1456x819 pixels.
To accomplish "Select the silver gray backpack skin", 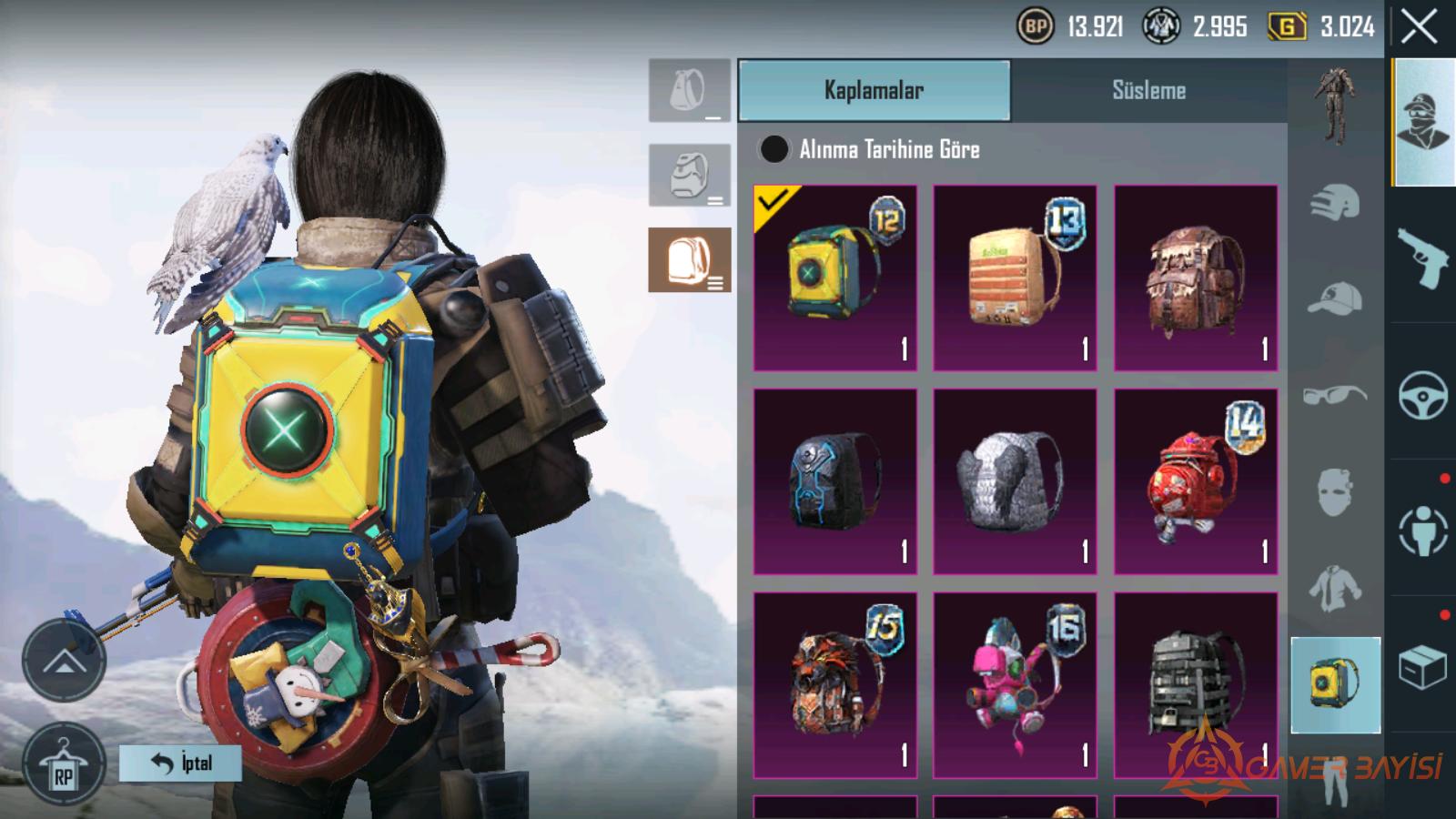I will click(1015, 481).
